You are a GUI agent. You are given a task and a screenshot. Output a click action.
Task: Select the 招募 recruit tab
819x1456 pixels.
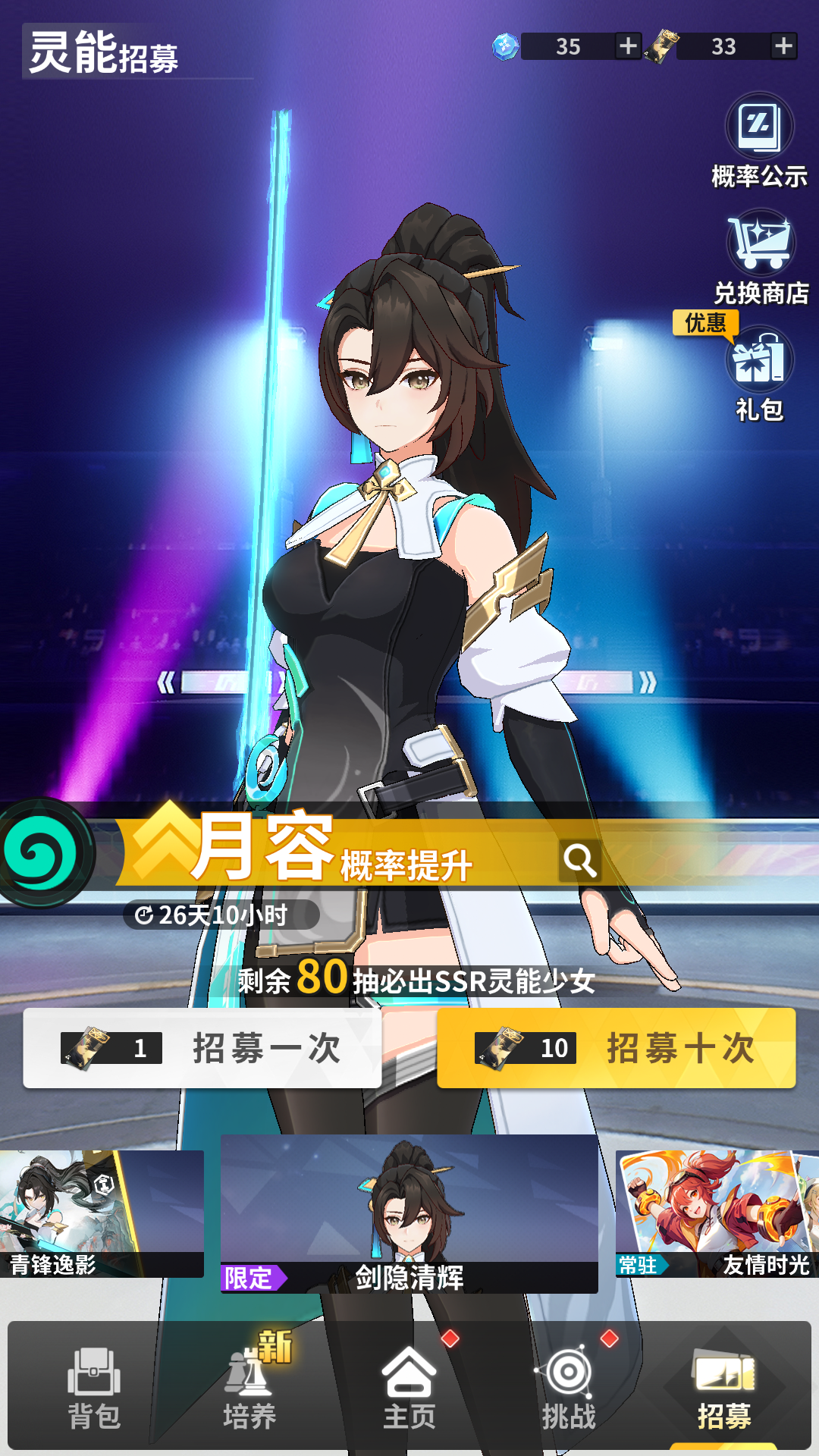click(724, 1388)
